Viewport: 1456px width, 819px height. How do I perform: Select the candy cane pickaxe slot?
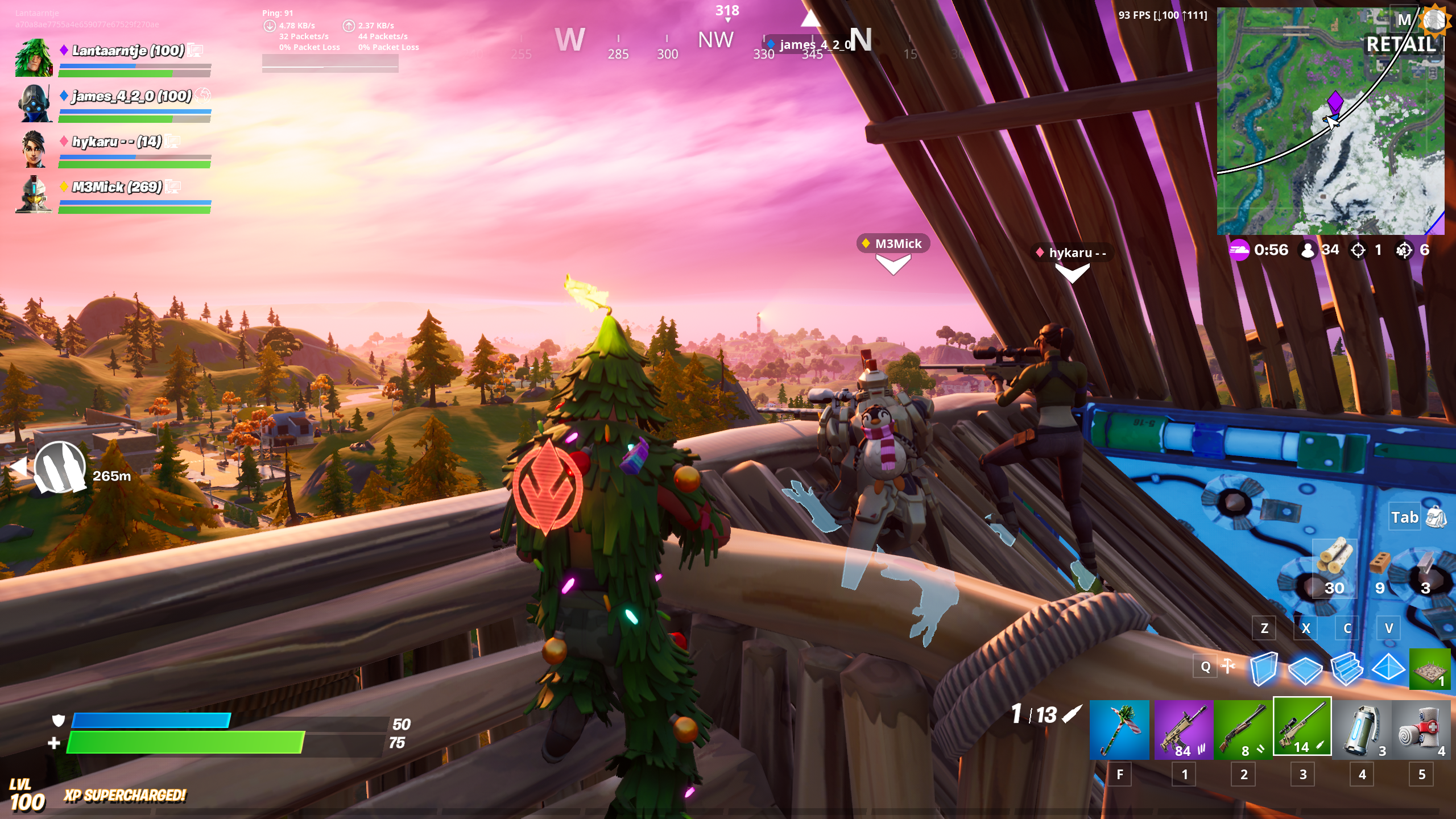[1119, 729]
